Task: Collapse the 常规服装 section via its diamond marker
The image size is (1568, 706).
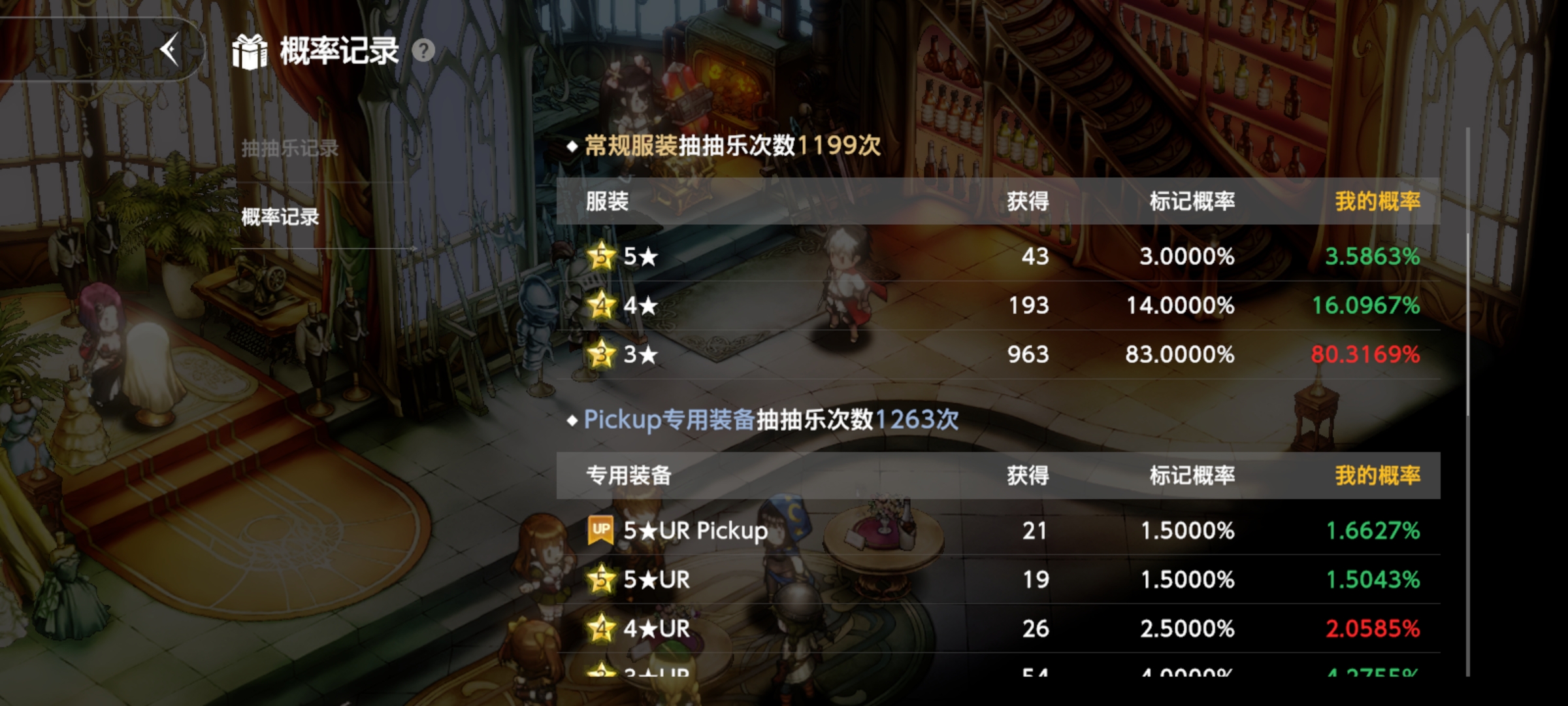Action: tap(574, 148)
